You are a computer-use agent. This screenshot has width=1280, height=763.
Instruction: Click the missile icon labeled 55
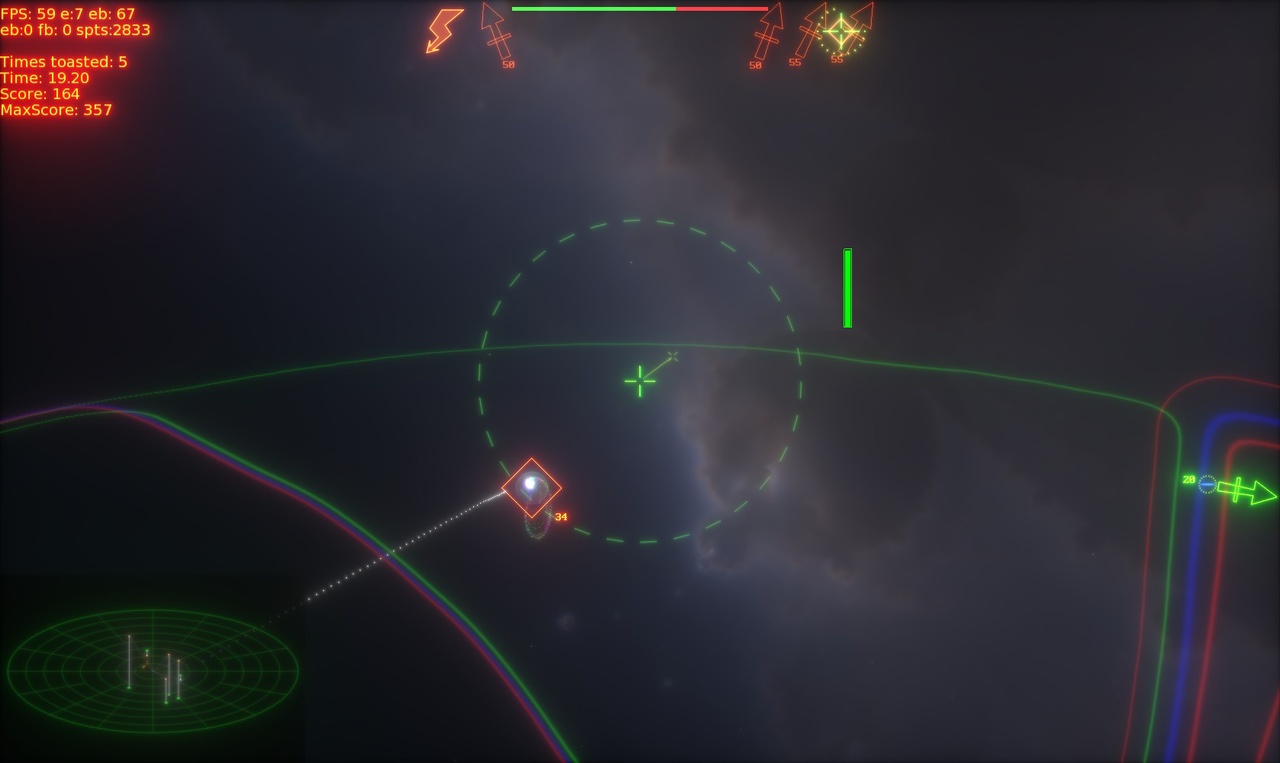coord(810,32)
